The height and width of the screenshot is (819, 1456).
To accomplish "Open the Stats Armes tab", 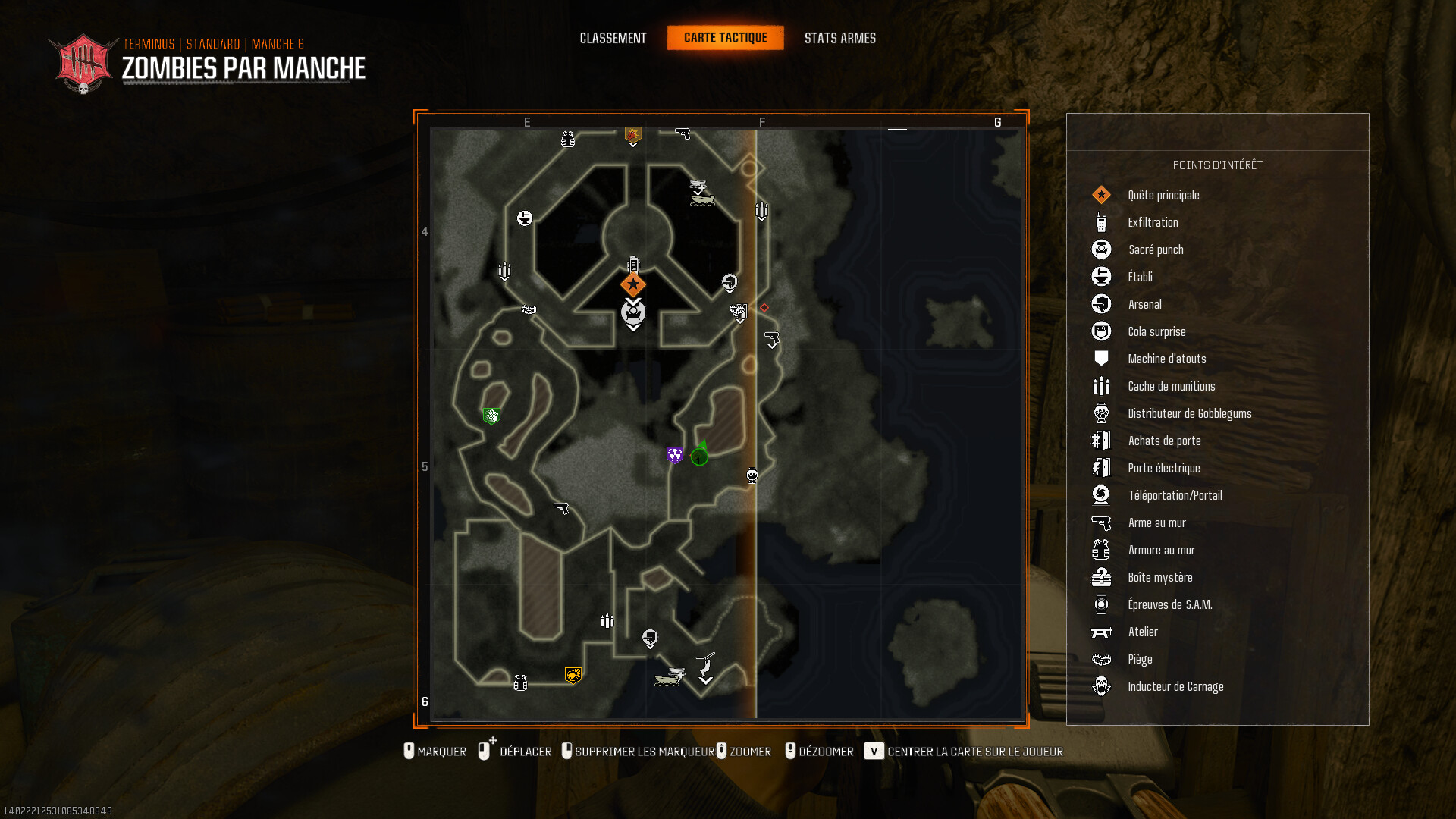I will 841,37.
